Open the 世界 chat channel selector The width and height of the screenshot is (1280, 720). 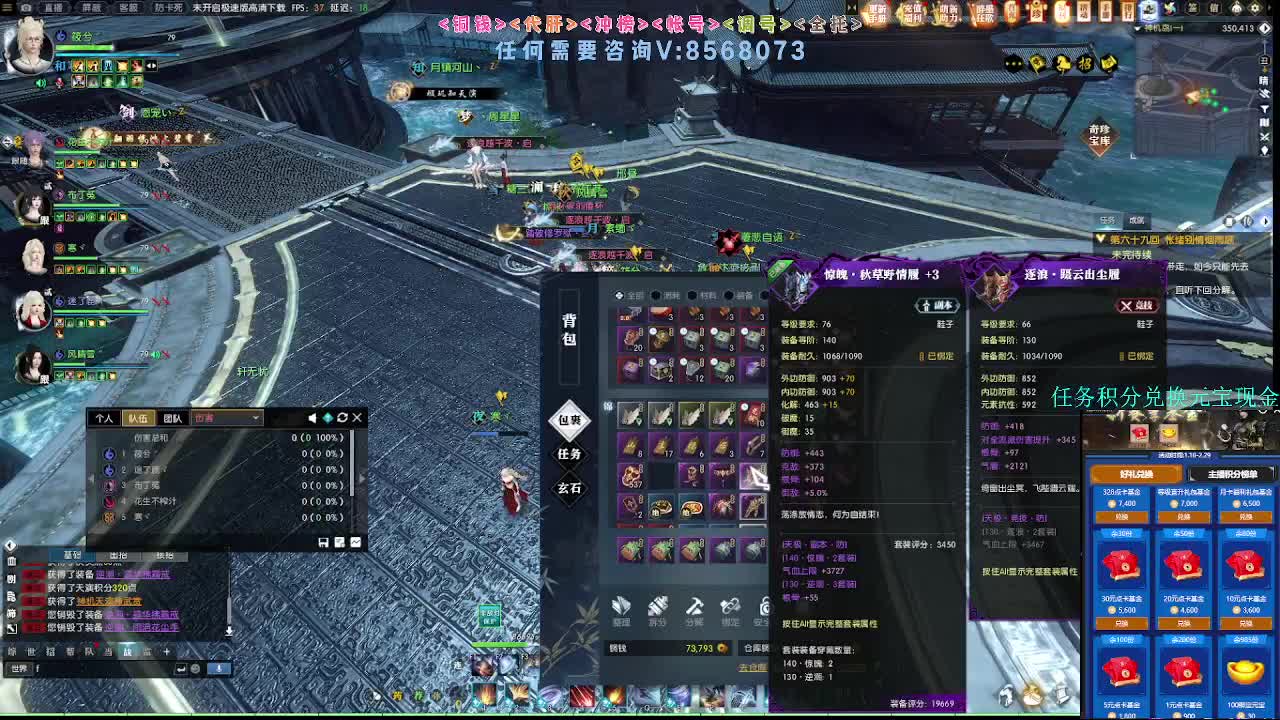20,668
